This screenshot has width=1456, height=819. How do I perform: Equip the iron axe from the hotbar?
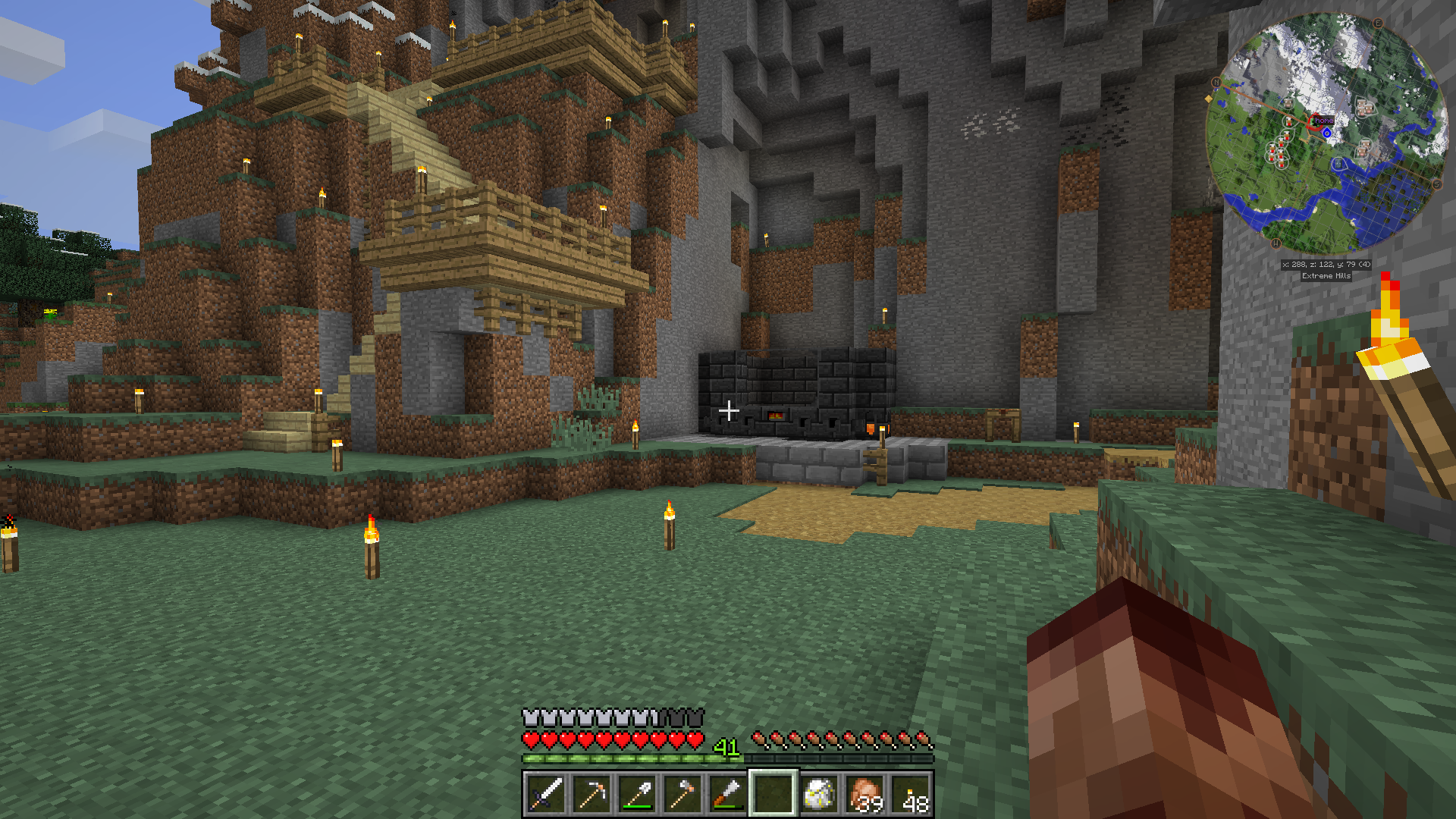coord(682,794)
